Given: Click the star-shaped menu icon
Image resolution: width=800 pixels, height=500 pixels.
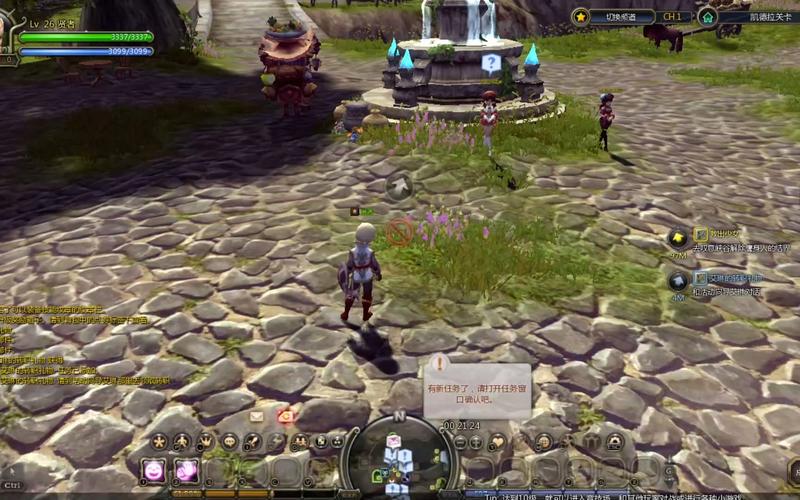Looking at the screenshot, I should (158, 441).
